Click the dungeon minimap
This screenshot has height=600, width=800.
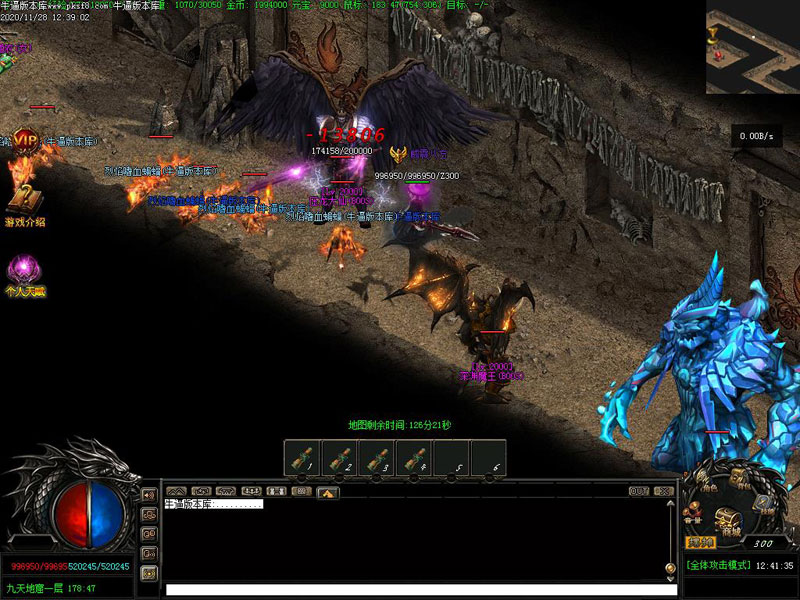752,47
